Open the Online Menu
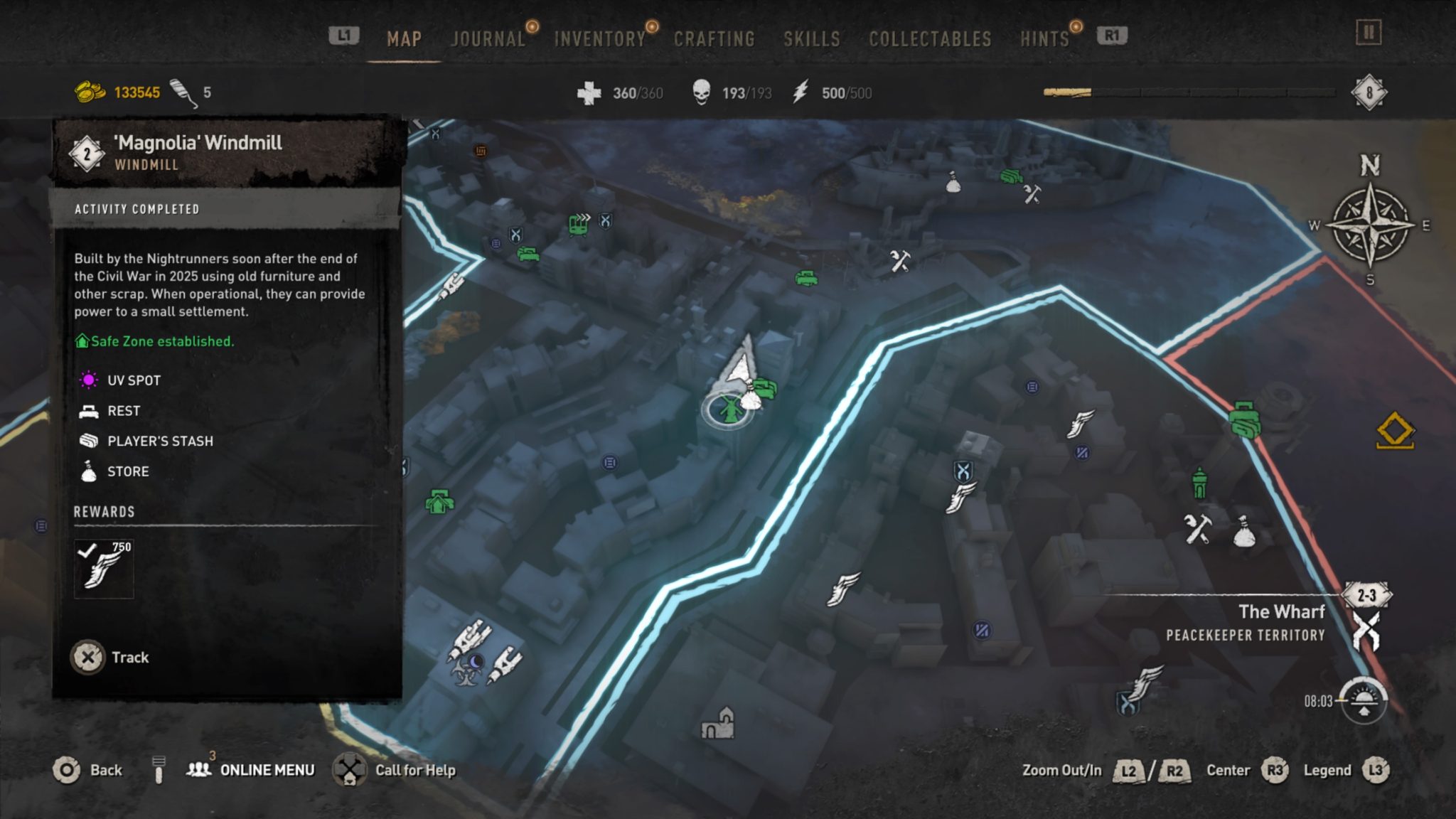Viewport: 1456px width, 819px height. [263, 769]
